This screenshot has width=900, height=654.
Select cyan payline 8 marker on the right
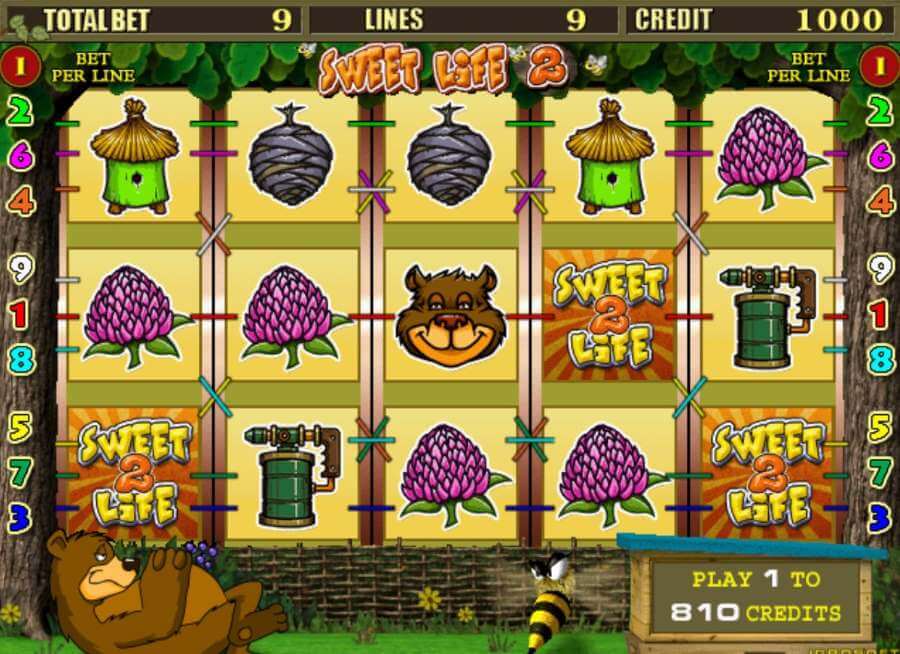pos(879,359)
